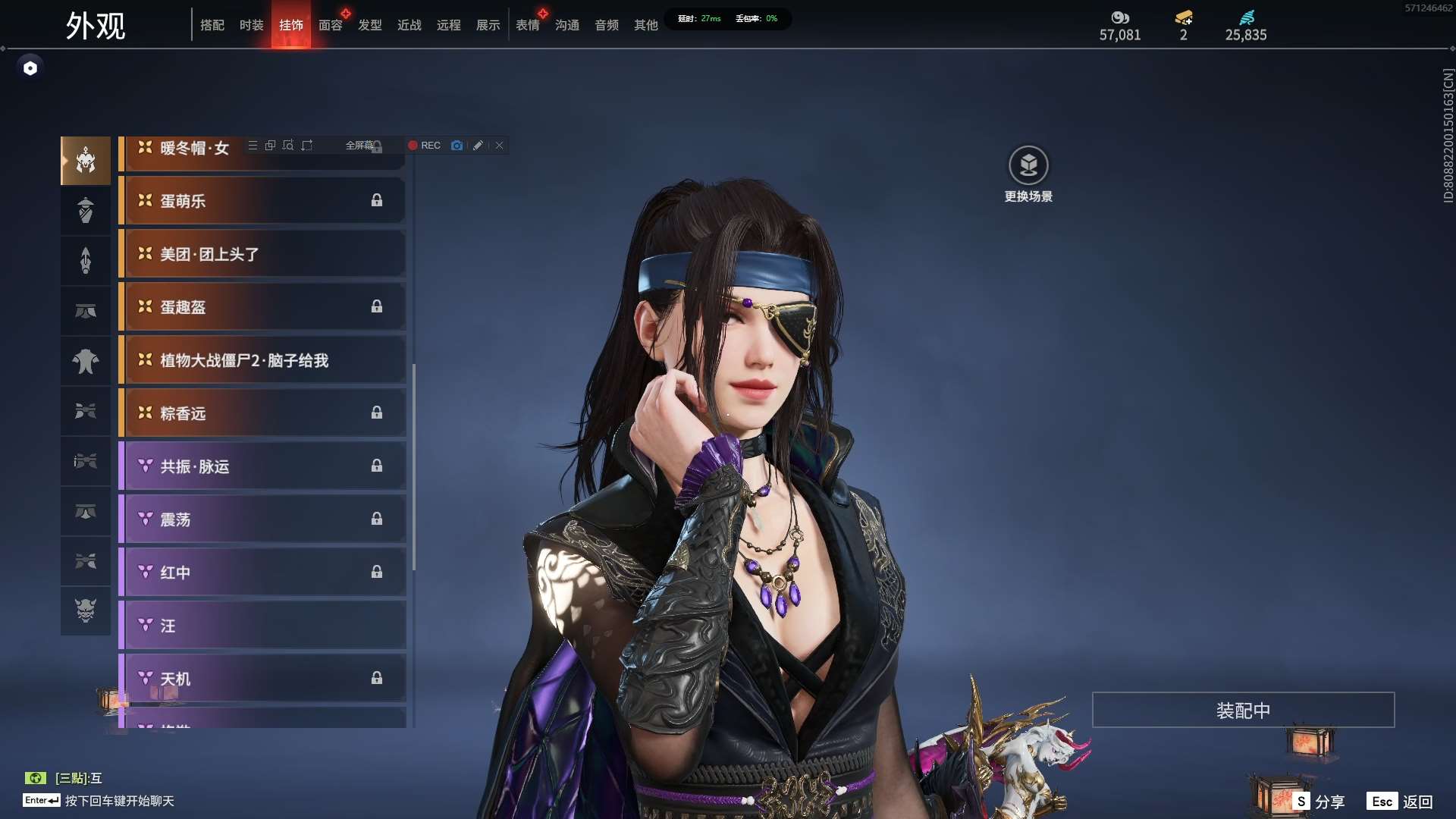Close the recording overlay toolbar

click(500, 146)
